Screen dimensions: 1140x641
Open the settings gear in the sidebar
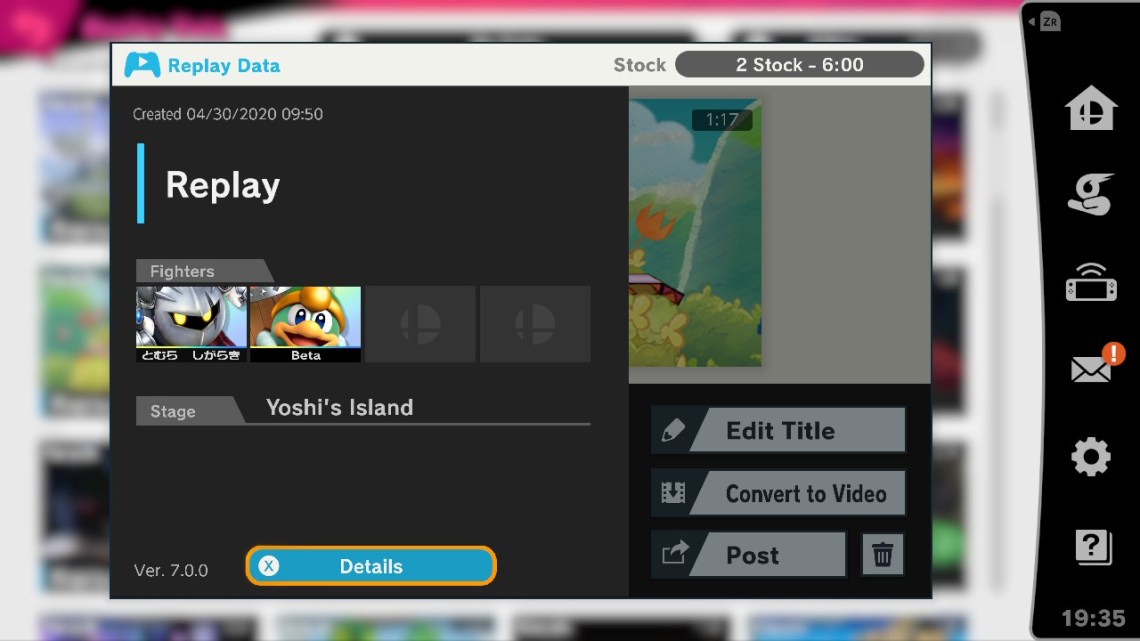(x=1090, y=458)
